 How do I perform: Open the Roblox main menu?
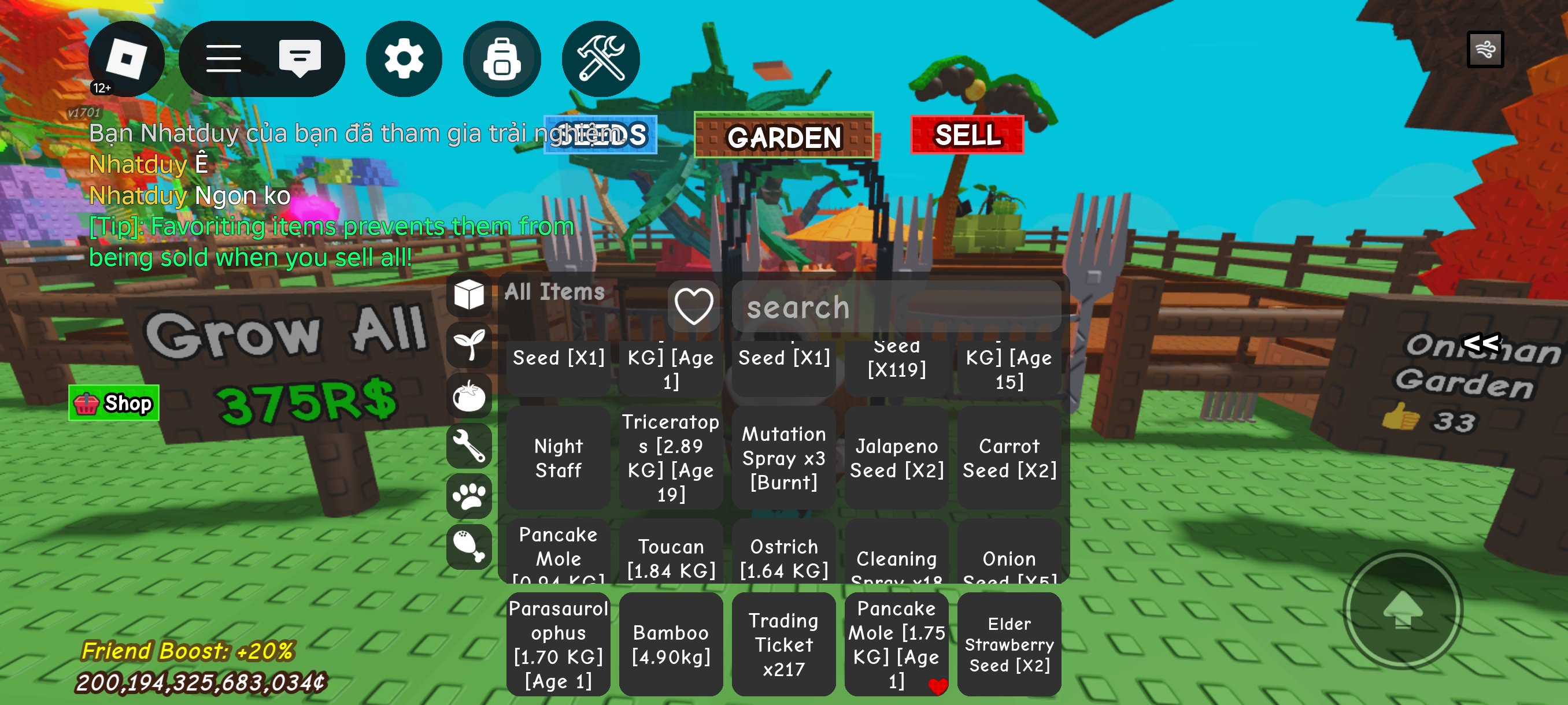[126, 59]
